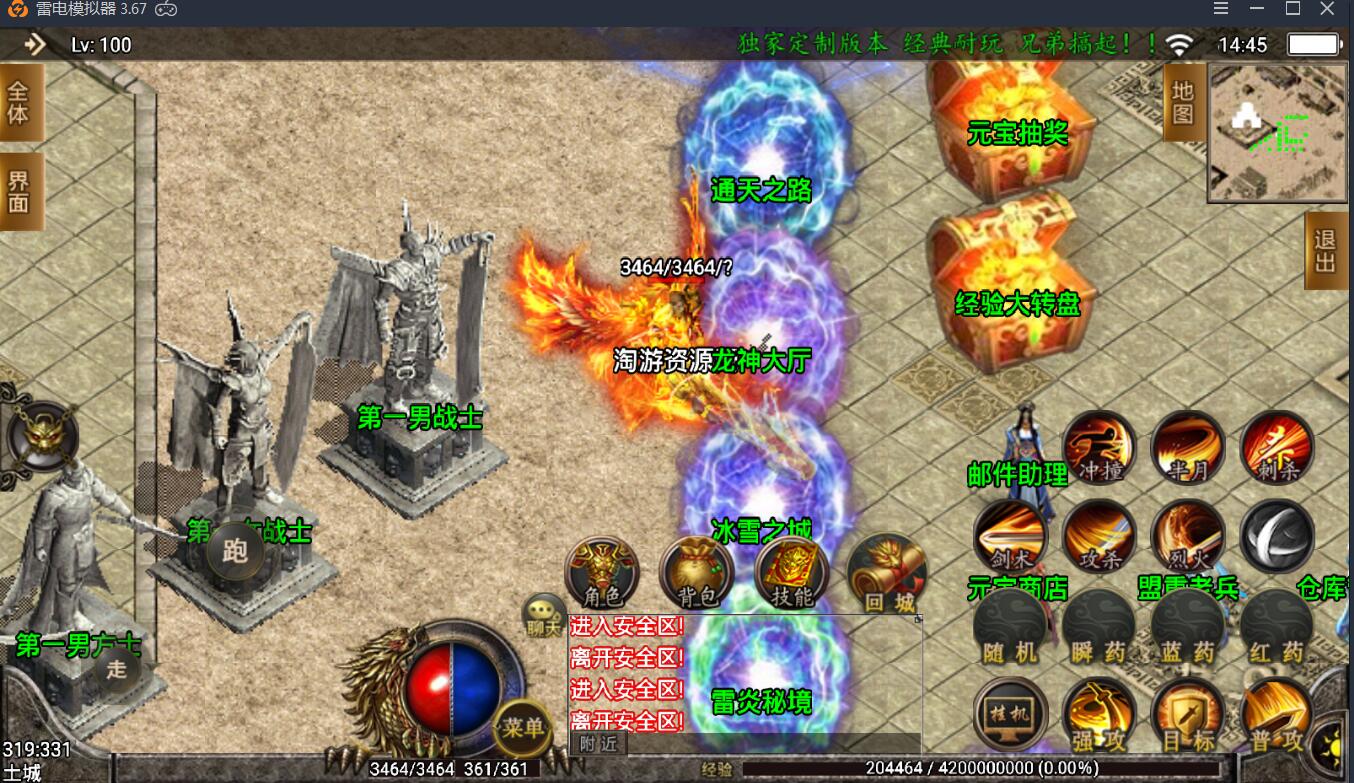Use the 红药 red potion button
Image resolution: width=1354 pixels, height=783 pixels.
tap(1277, 627)
